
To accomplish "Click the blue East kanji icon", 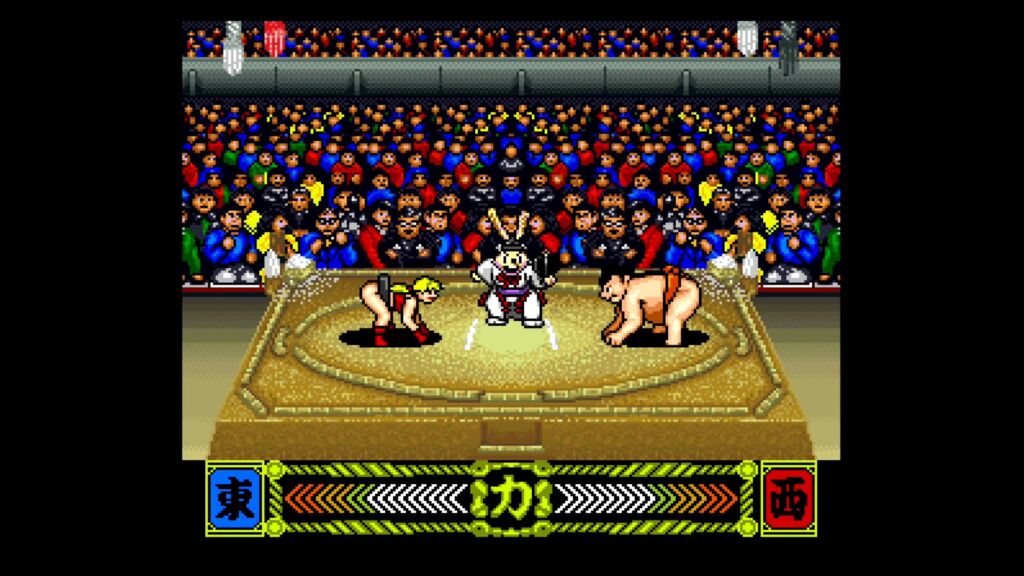I will pyautogui.click(x=236, y=498).
